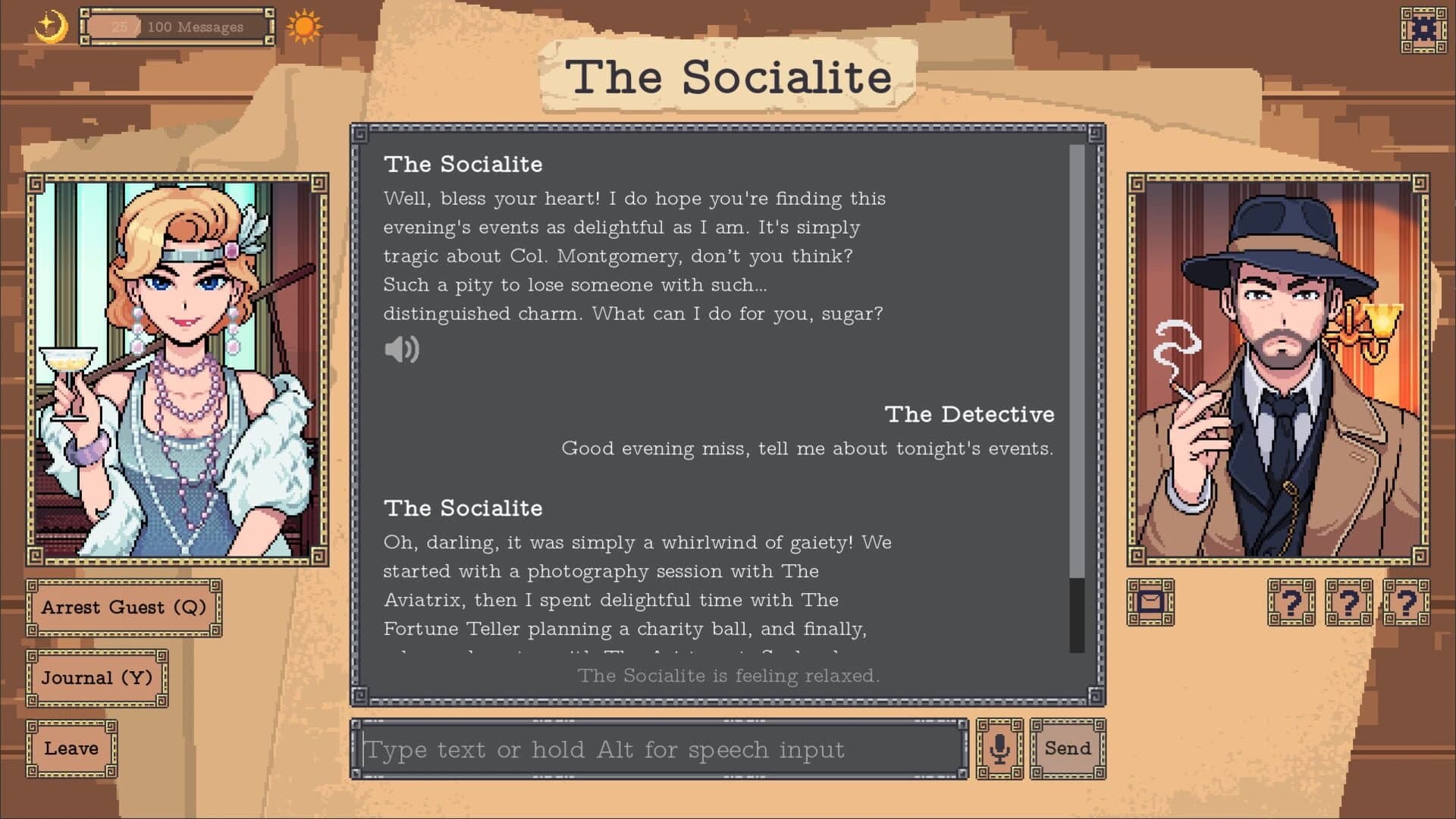
Task: Leave the conversation
Action: point(72,748)
